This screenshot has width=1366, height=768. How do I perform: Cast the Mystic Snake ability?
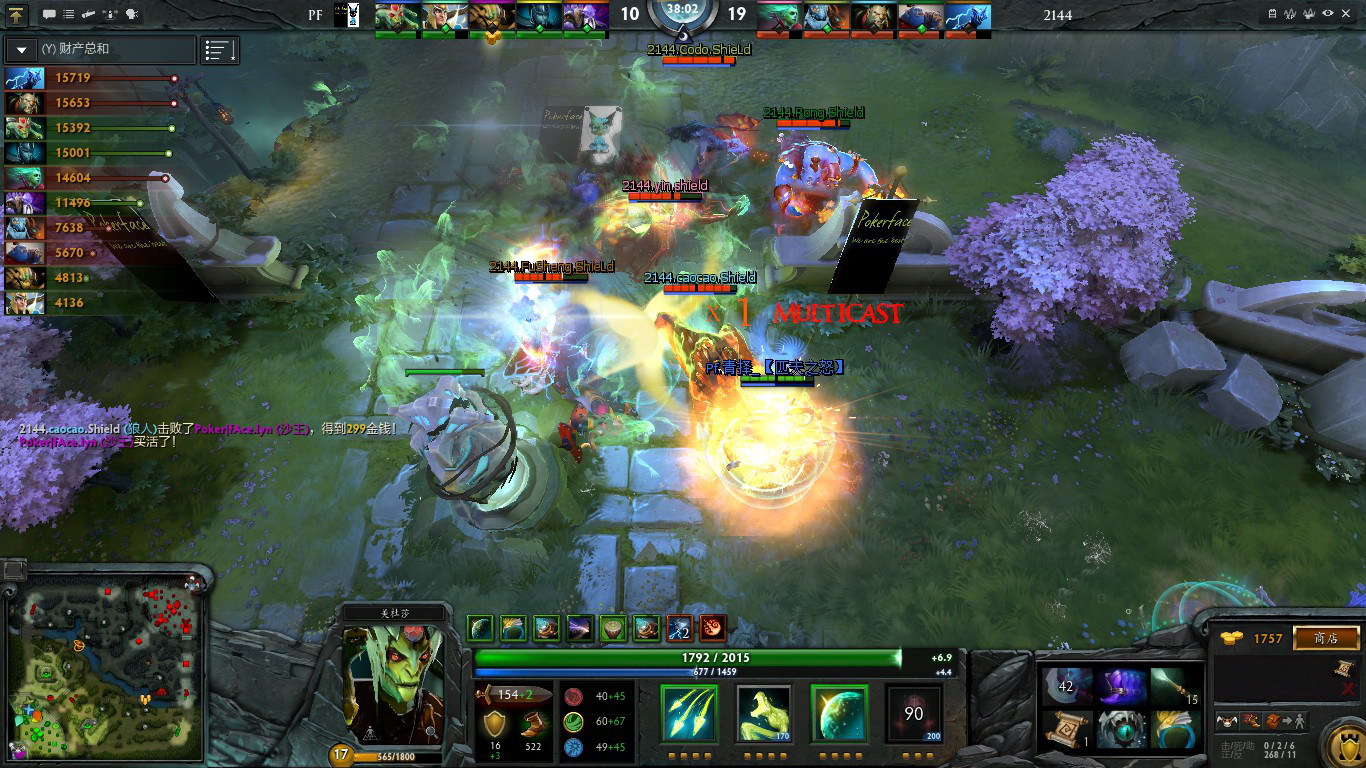pos(764,713)
